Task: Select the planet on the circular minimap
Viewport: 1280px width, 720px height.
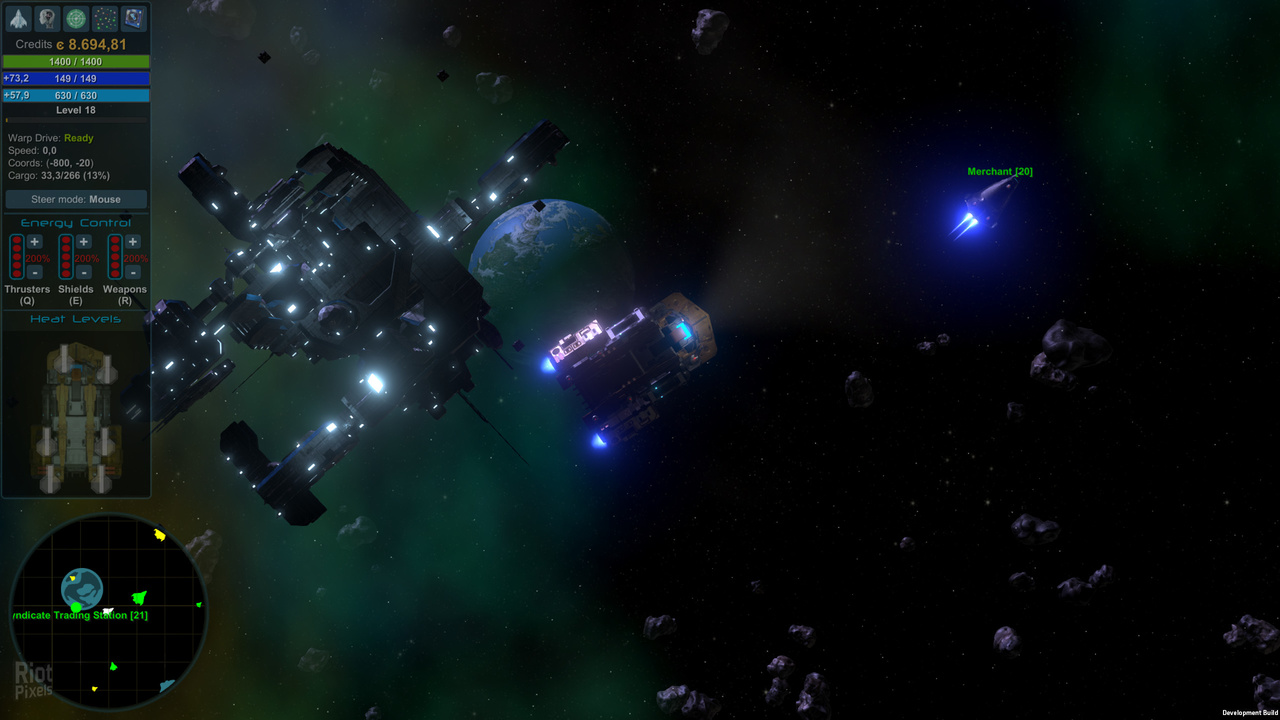Action: (x=82, y=588)
